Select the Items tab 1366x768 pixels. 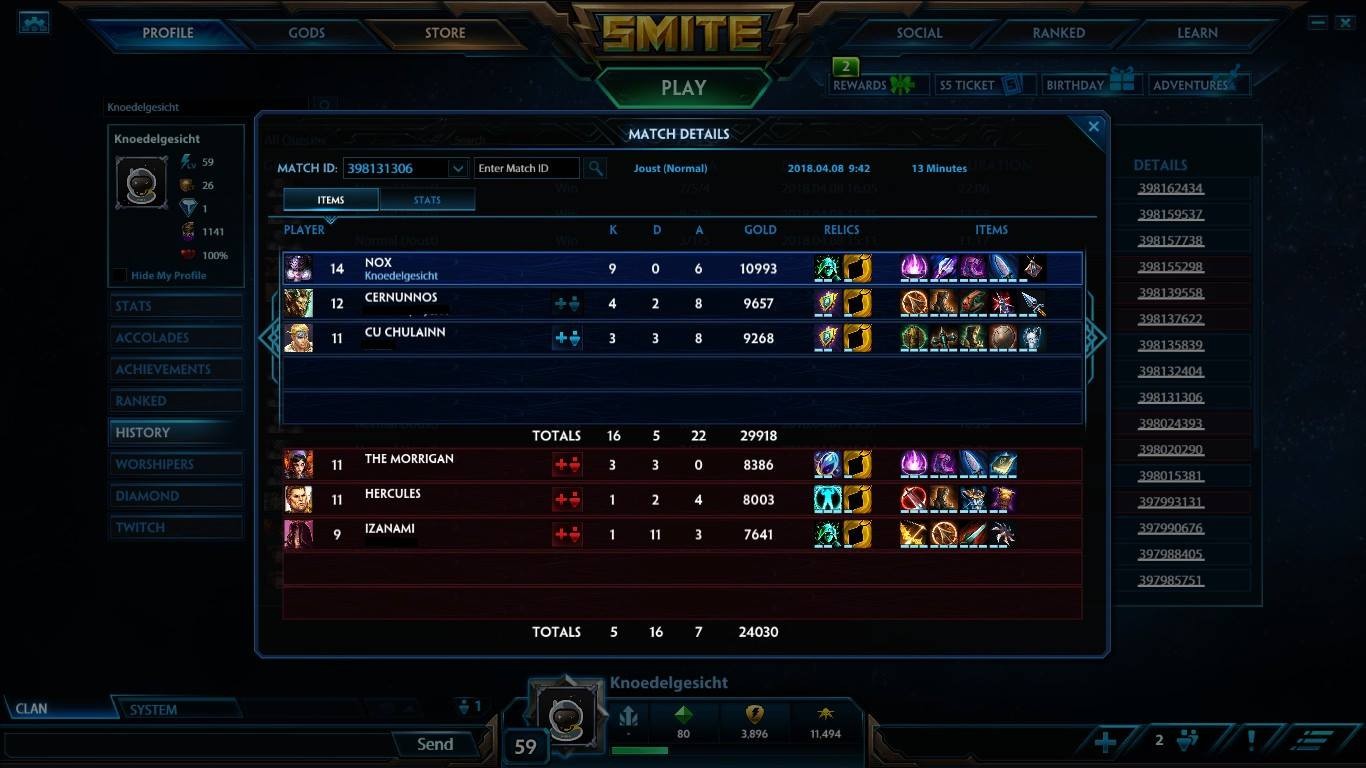(x=331, y=200)
